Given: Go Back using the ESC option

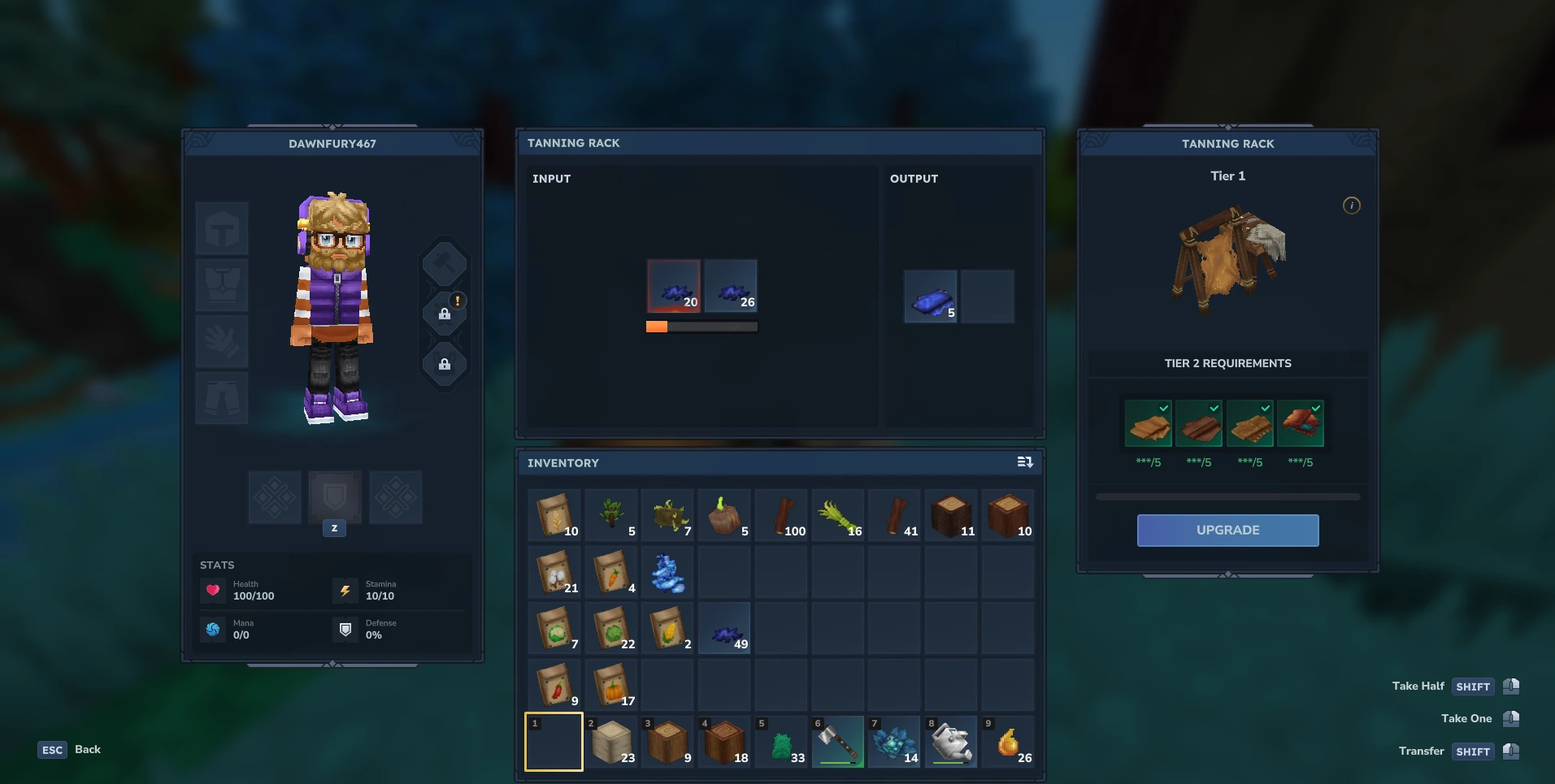Looking at the screenshot, I should point(52,749).
